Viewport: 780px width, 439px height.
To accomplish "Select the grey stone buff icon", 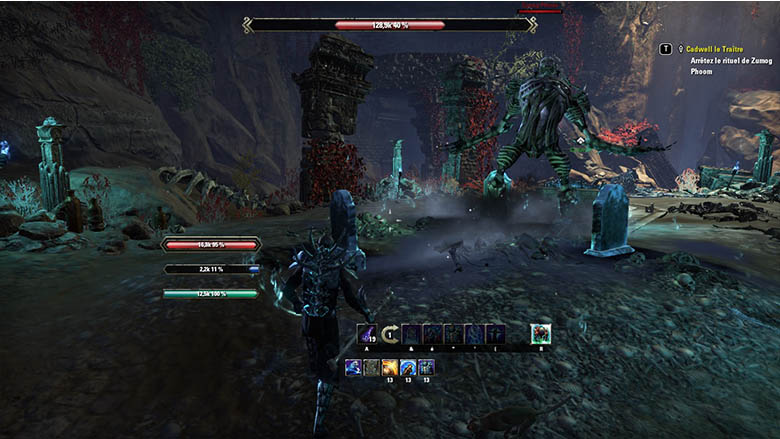I will point(371,367).
